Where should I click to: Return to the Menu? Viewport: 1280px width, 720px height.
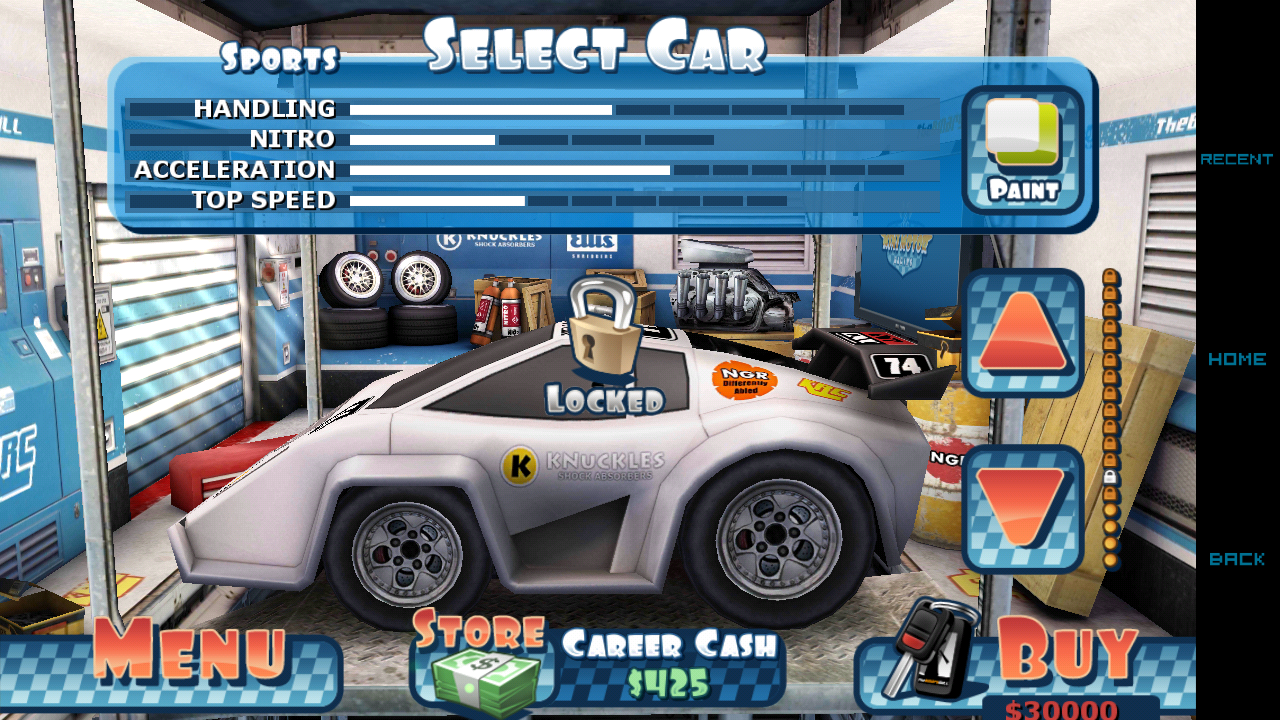pyautogui.click(x=188, y=658)
